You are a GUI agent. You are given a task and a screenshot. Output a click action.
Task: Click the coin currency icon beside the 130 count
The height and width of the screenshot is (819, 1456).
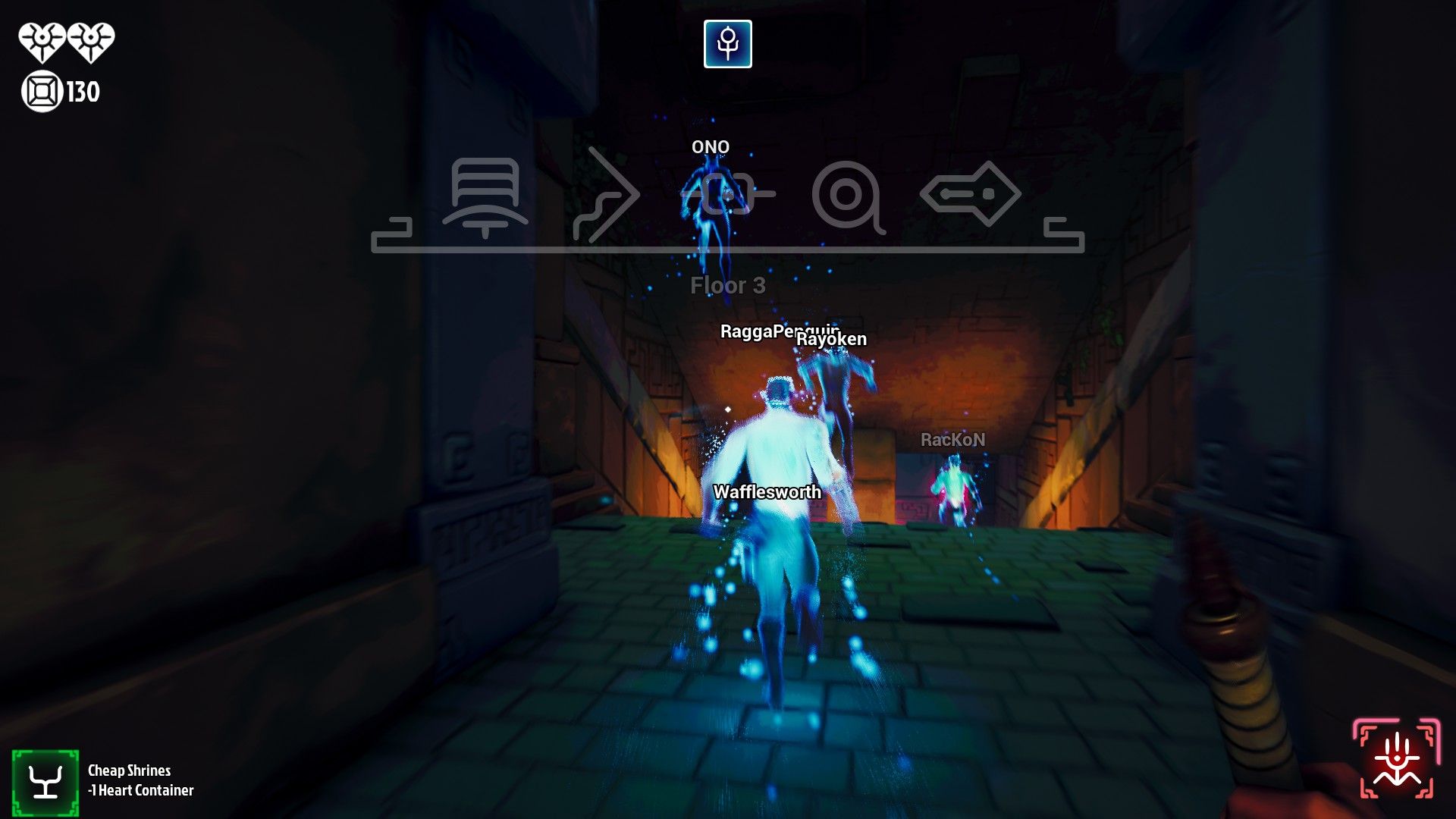(42, 93)
